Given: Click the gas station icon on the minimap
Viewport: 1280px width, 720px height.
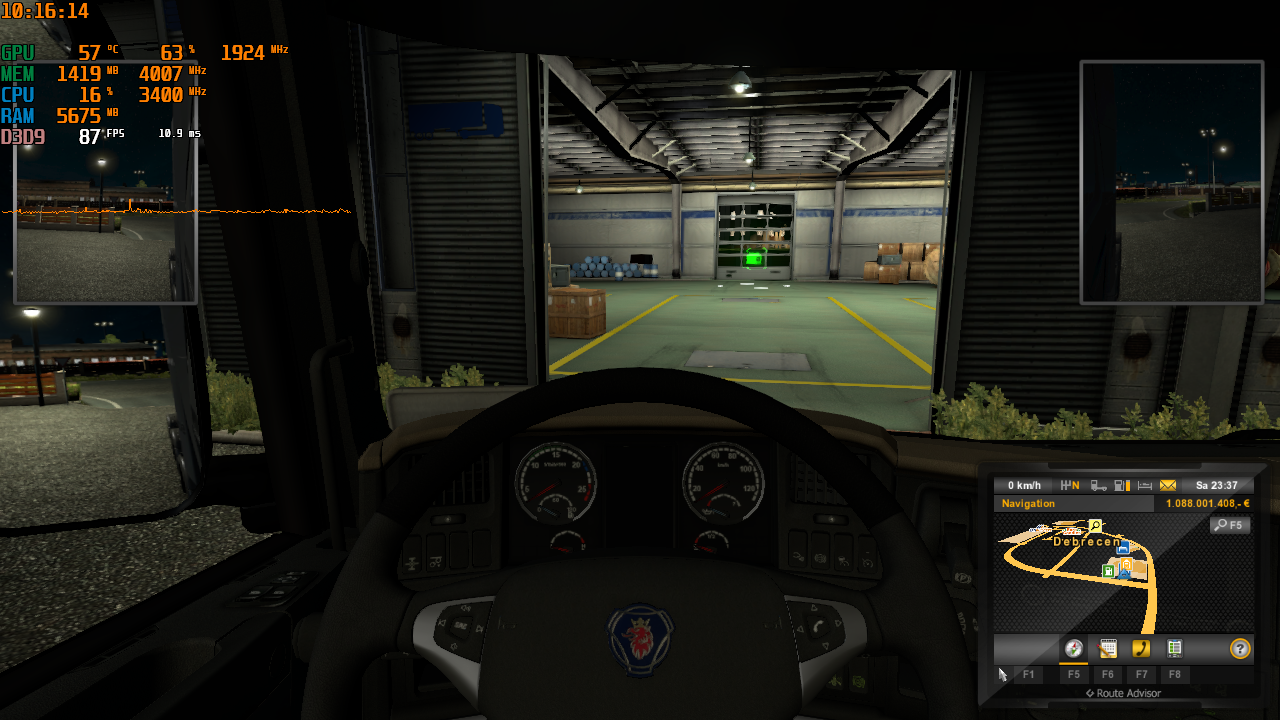Looking at the screenshot, I should point(1108,571).
